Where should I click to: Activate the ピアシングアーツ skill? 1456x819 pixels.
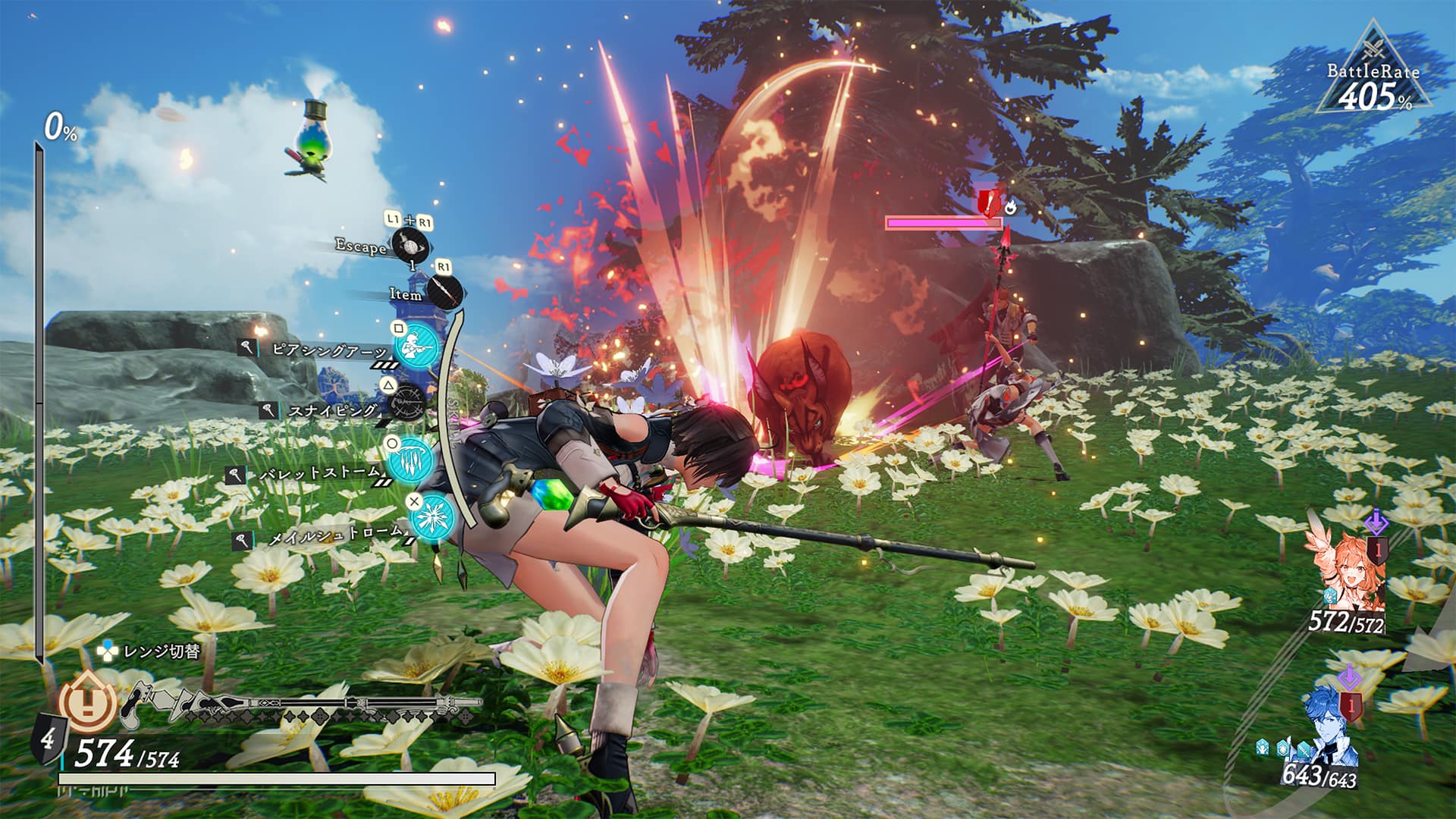click(x=415, y=347)
